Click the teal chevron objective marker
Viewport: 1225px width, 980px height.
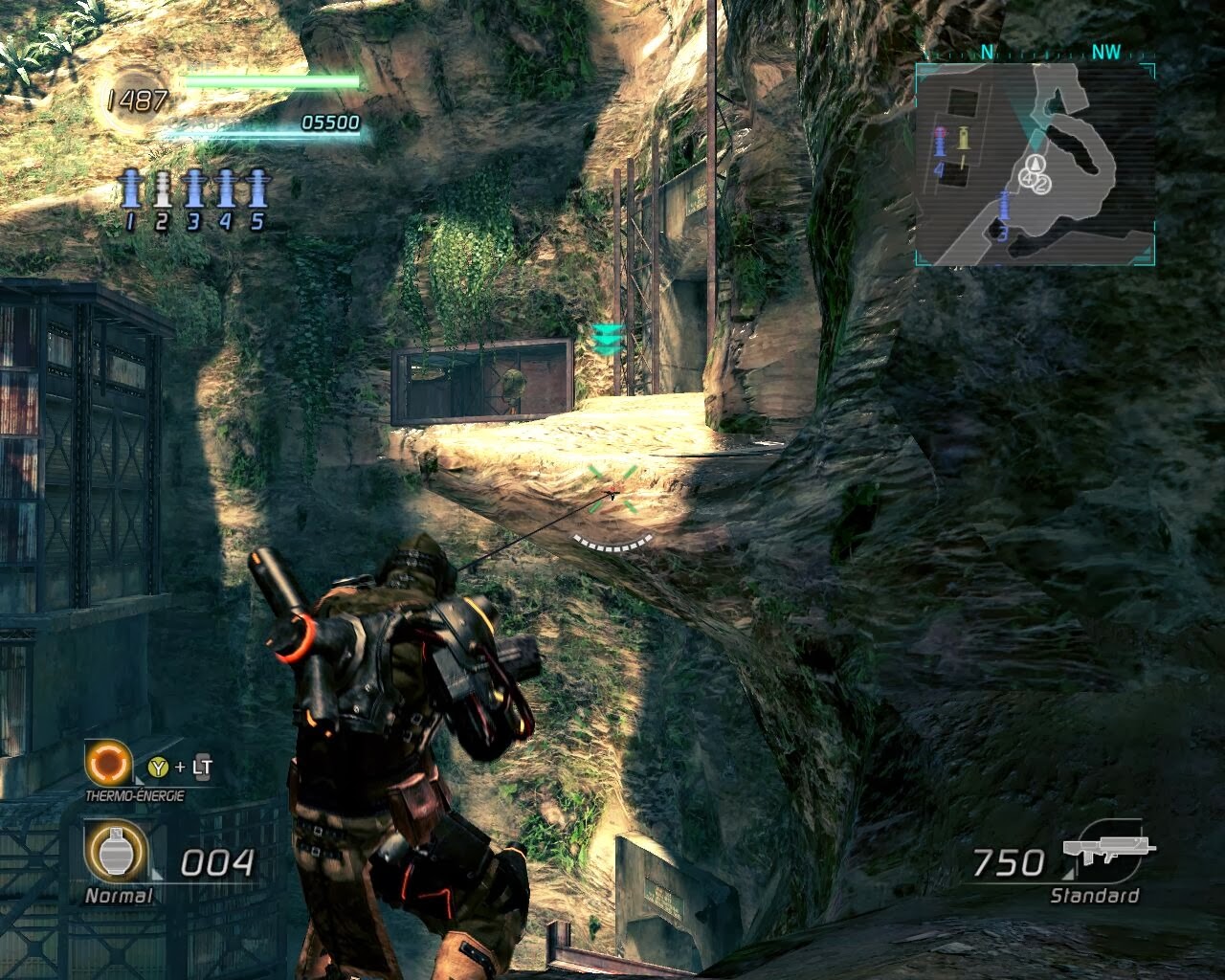pyautogui.click(x=608, y=339)
